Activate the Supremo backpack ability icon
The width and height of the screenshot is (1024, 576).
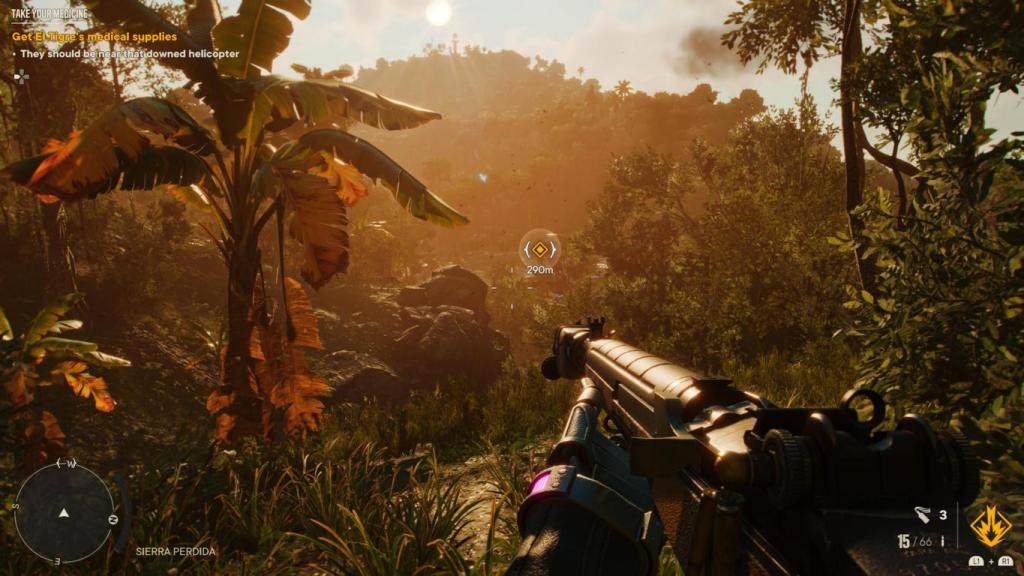tap(989, 525)
